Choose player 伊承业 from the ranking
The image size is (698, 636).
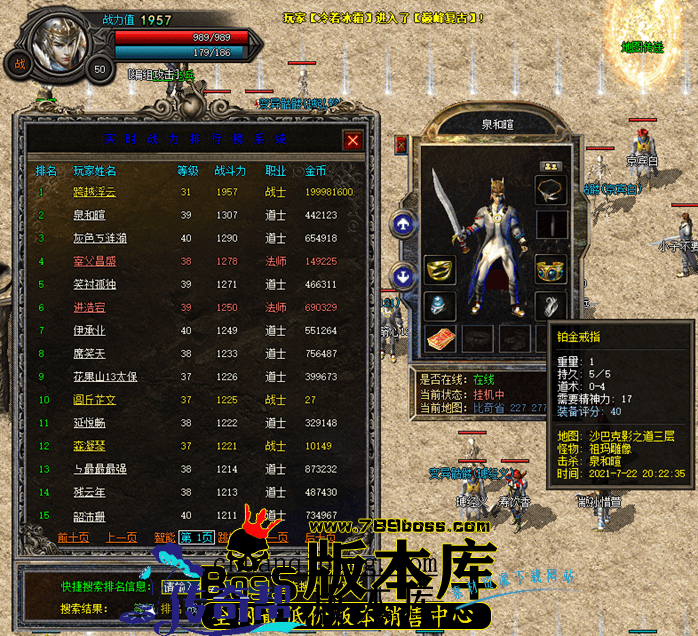[x=89, y=330]
